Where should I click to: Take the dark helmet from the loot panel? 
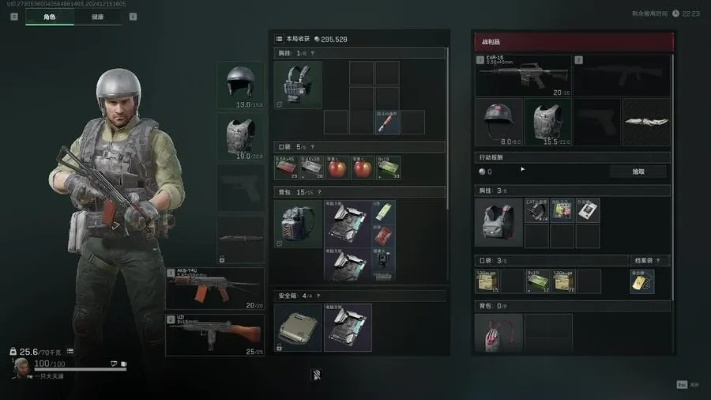pos(499,120)
